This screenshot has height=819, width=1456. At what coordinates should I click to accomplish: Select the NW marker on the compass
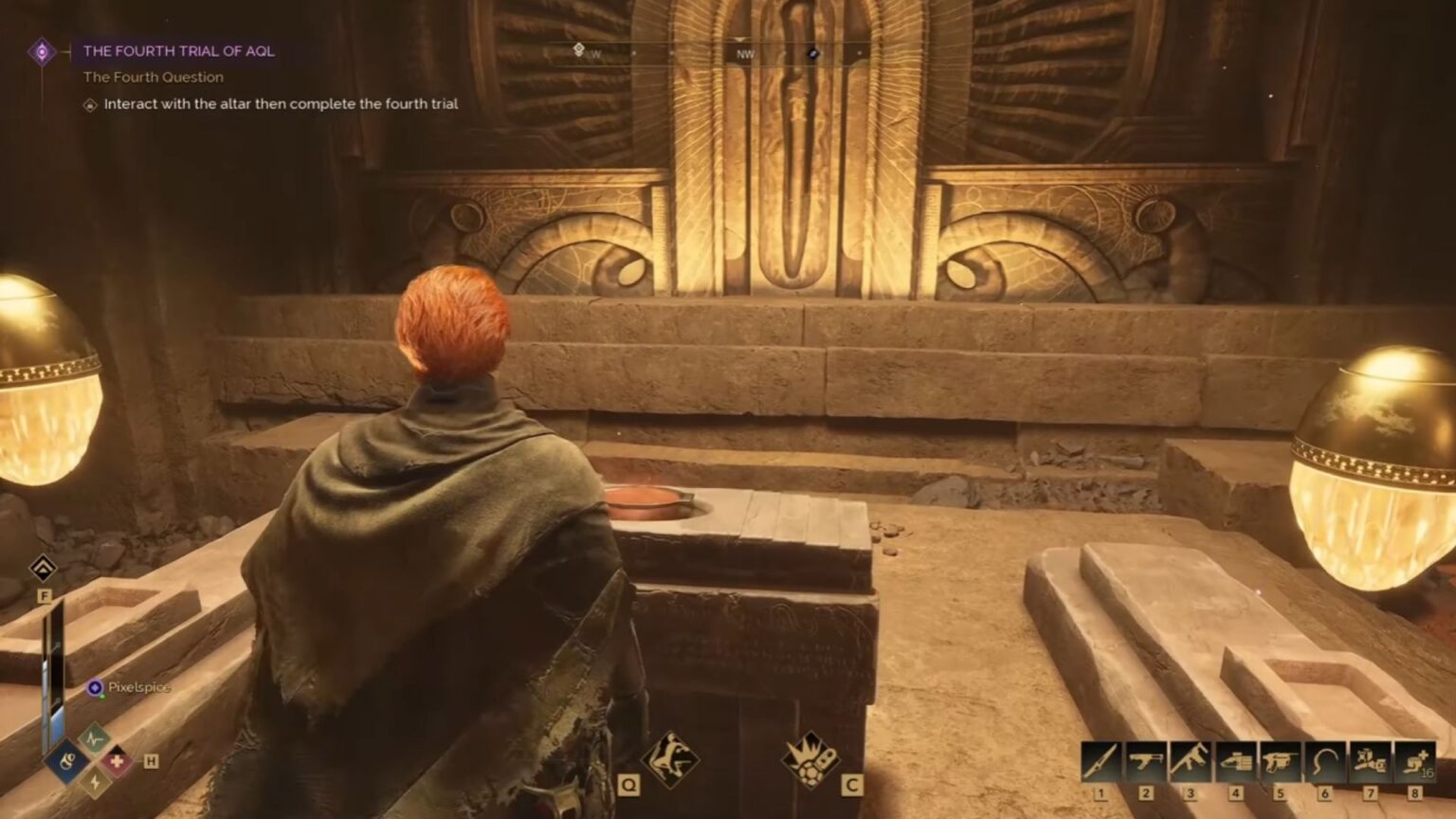coord(744,55)
